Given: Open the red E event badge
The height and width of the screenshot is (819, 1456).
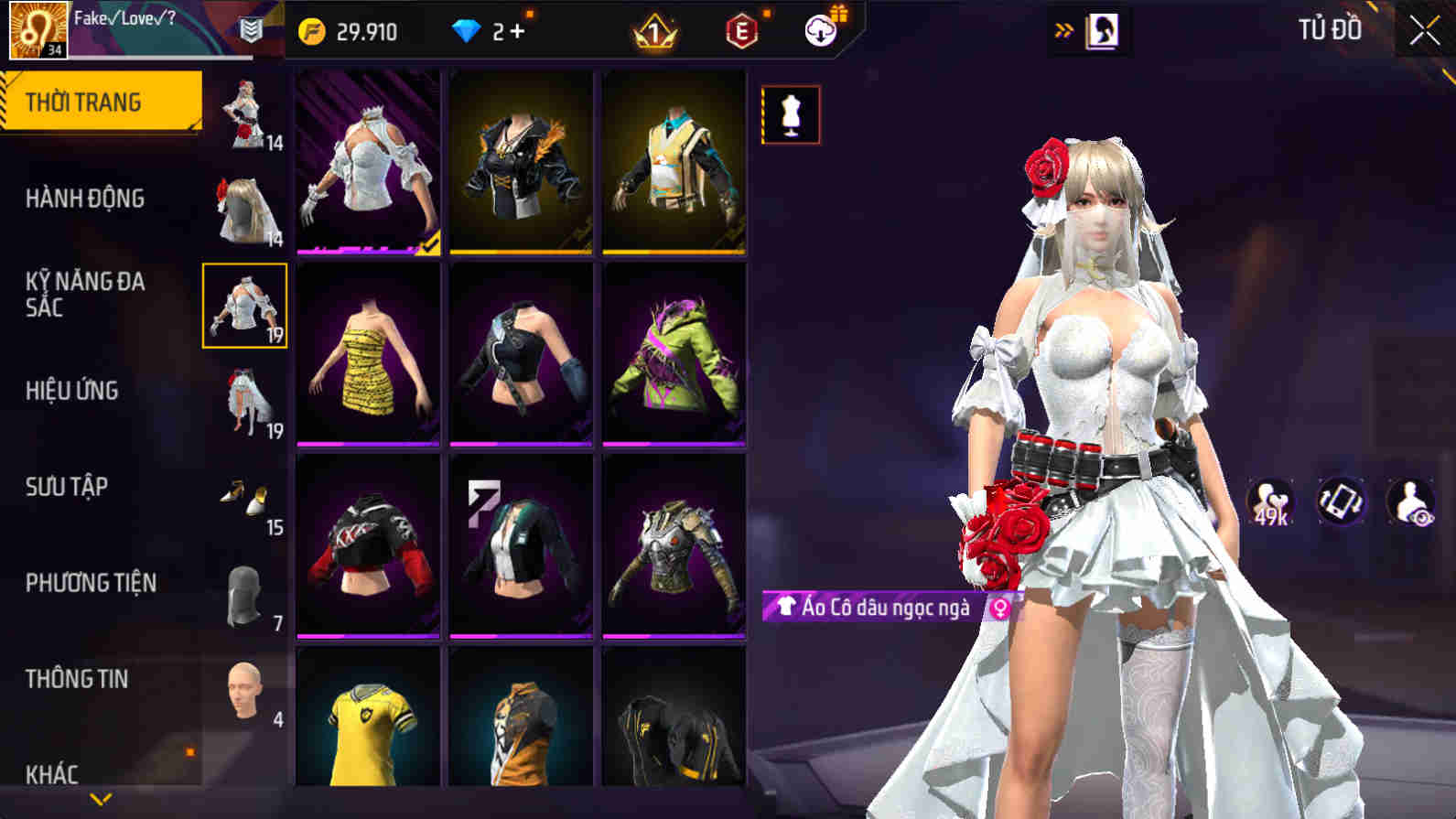Looking at the screenshot, I should pos(741,31).
